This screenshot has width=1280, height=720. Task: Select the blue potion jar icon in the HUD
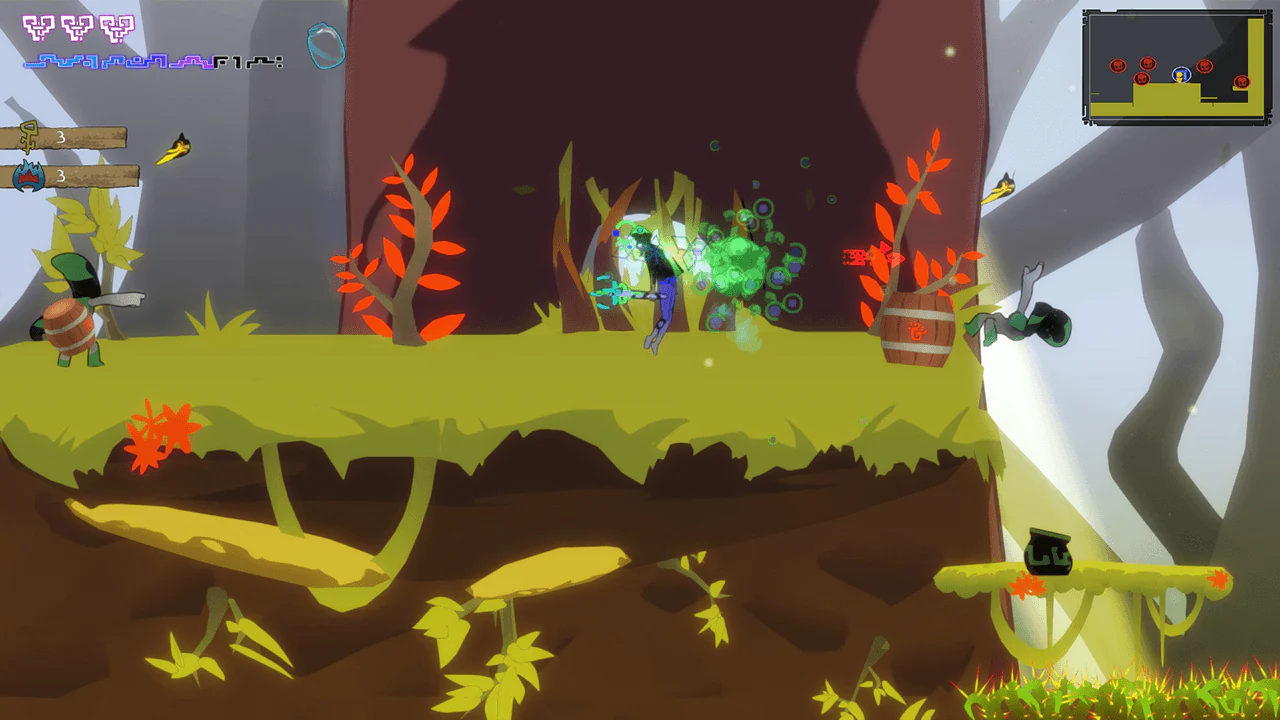pos(323,45)
